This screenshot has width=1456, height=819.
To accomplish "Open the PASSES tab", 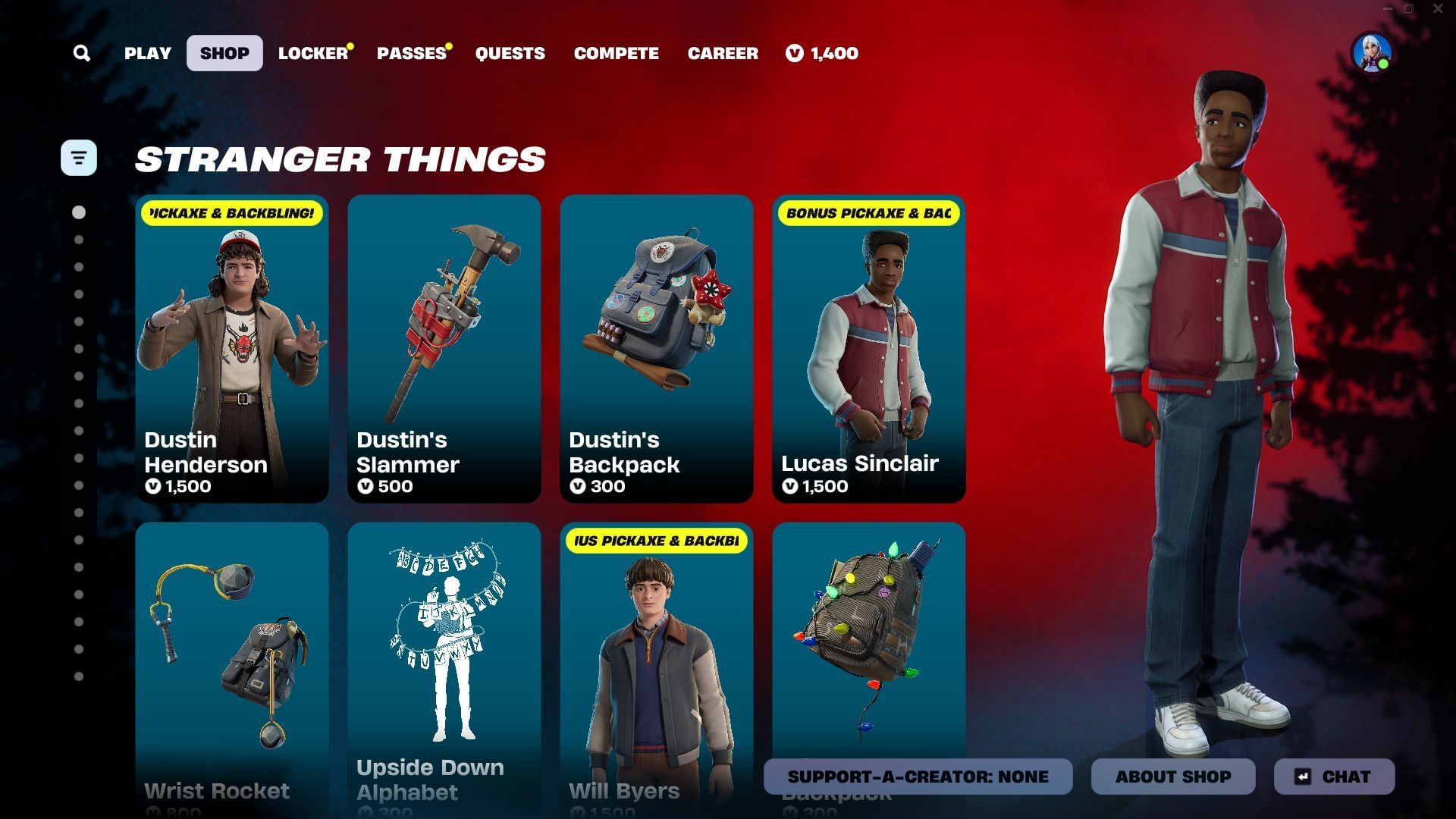I will pos(410,53).
